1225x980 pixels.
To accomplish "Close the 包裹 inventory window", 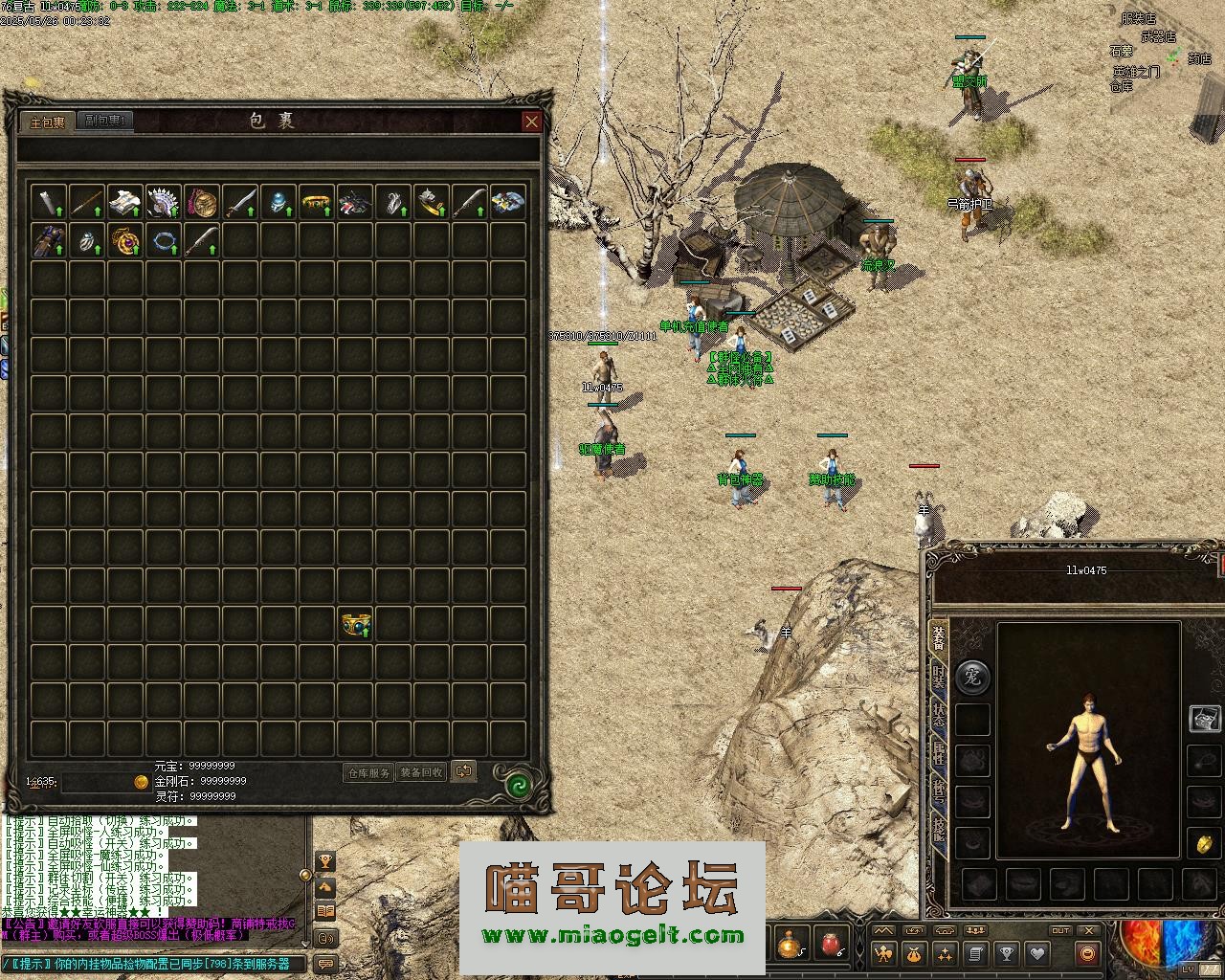I will click(531, 122).
